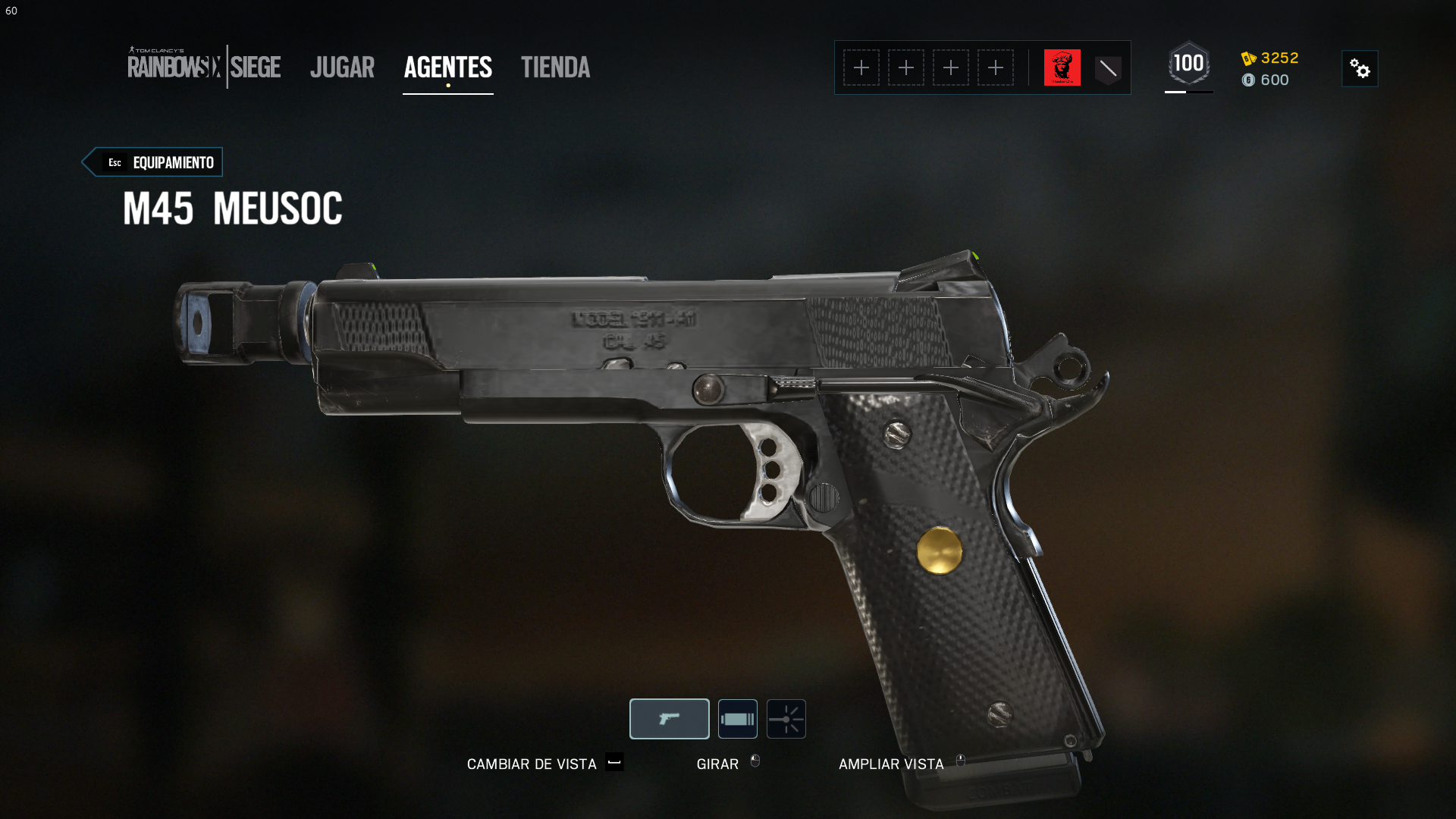The height and width of the screenshot is (819, 1456).
Task: Switch to the TIENDA tab
Action: [555, 67]
